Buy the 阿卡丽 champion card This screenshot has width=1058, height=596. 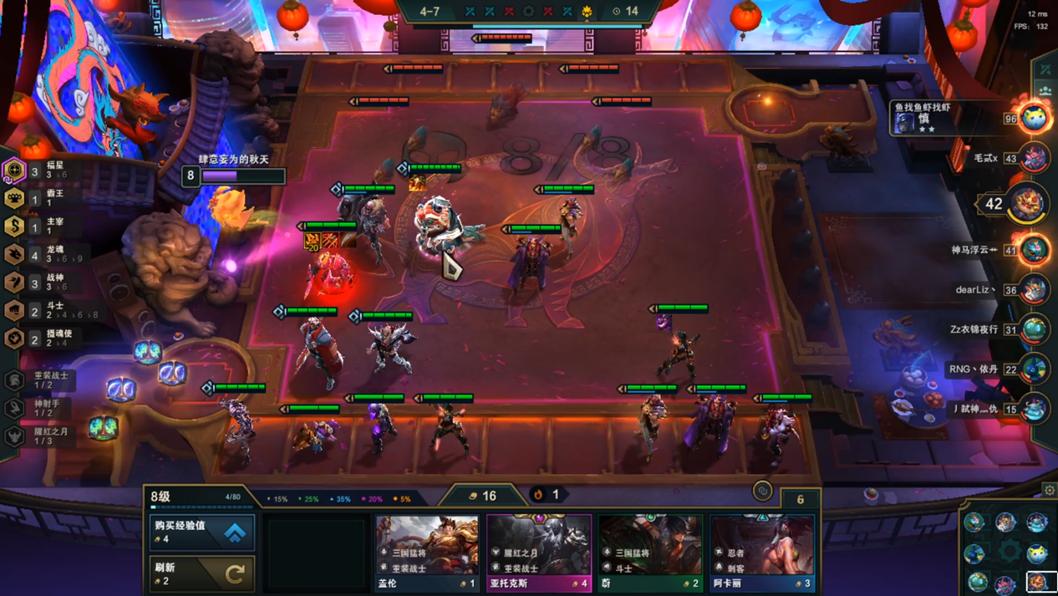[762, 553]
